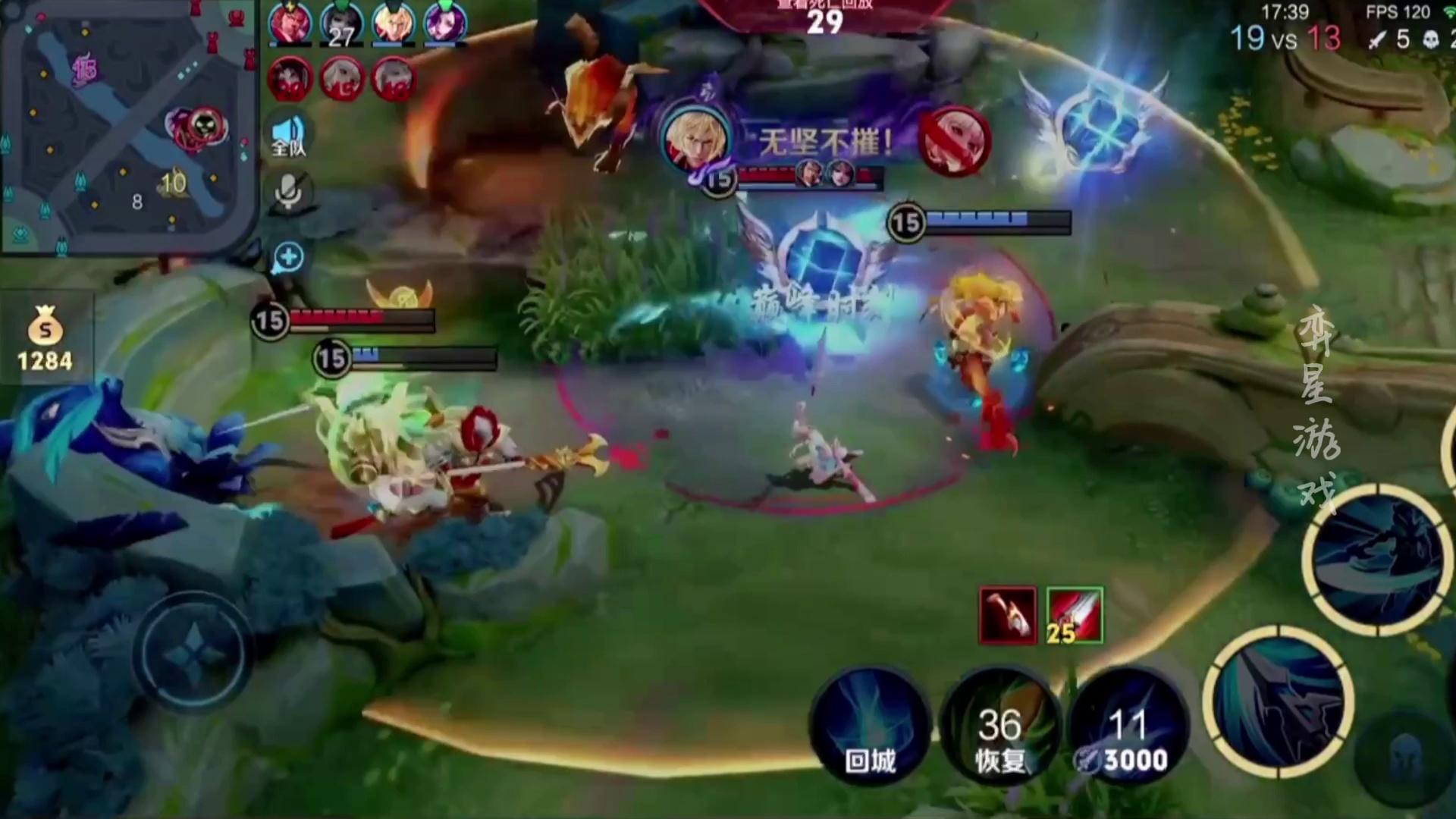Open the blue plus quick-signal button
1456x819 pixels.
pyautogui.click(x=288, y=257)
